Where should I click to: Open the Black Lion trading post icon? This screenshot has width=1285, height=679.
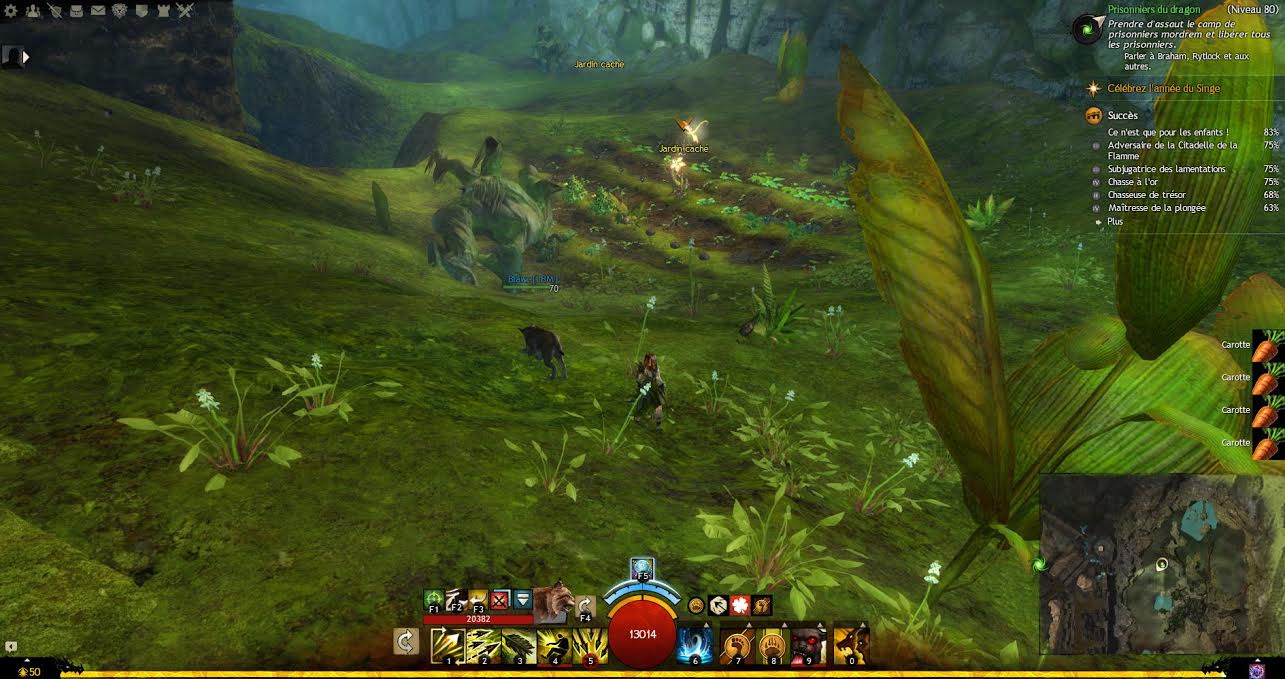tap(119, 11)
